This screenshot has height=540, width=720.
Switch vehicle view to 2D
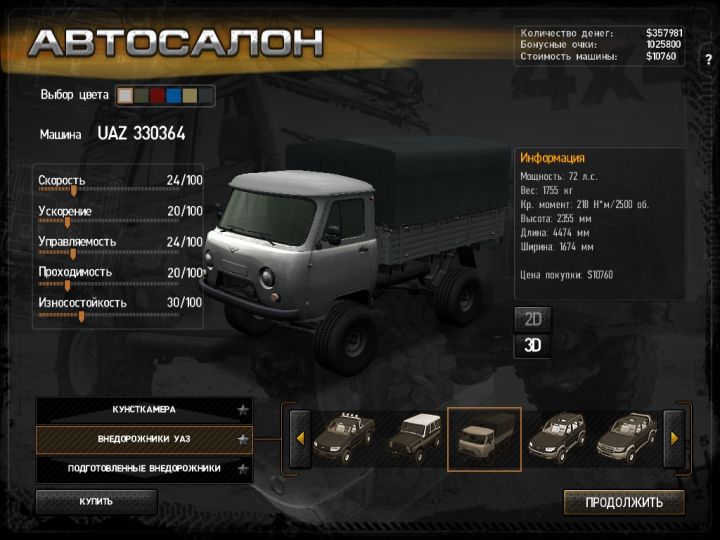point(533,320)
